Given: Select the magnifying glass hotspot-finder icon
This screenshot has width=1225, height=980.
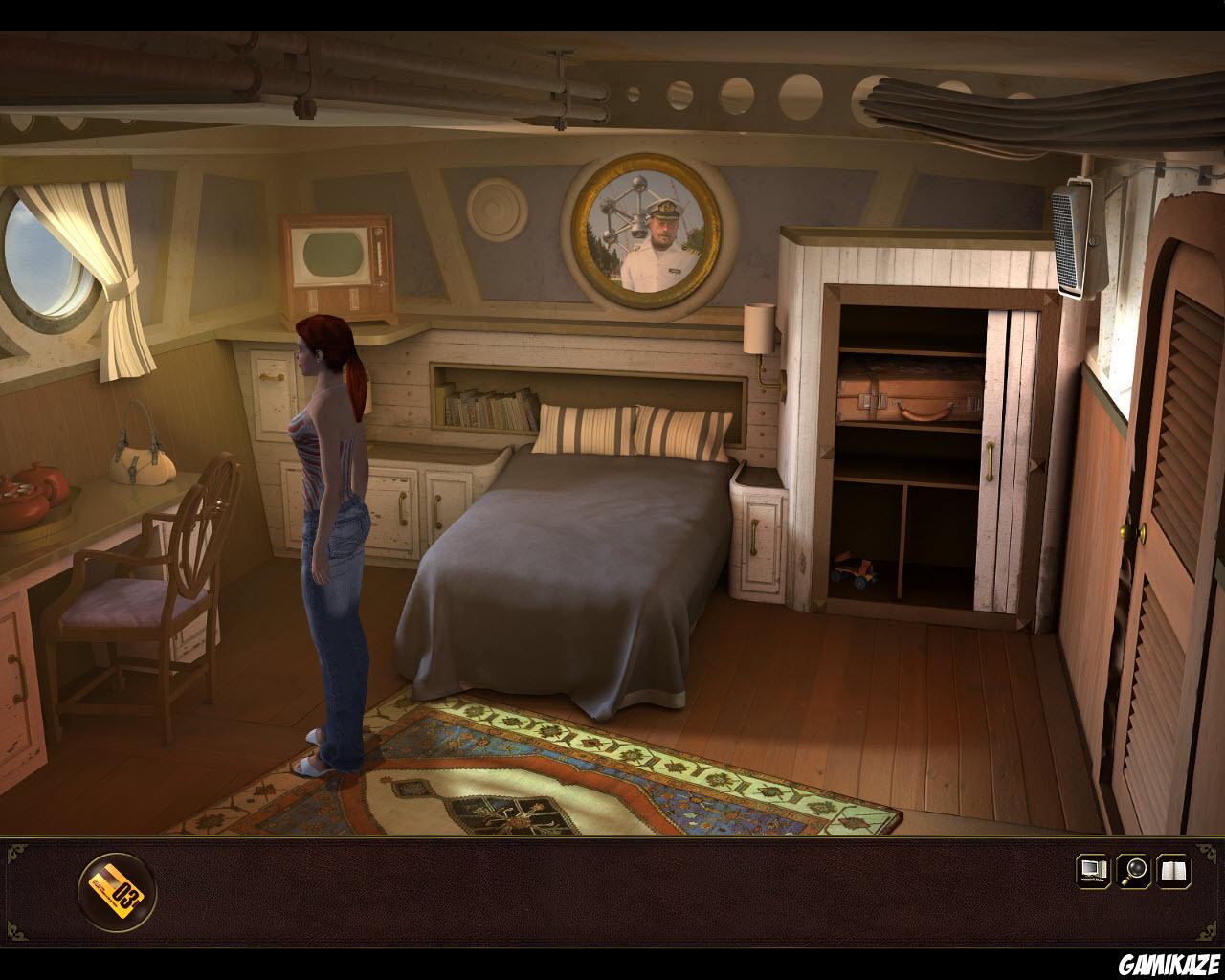Looking at the screenshot, I should (1131, 871).
